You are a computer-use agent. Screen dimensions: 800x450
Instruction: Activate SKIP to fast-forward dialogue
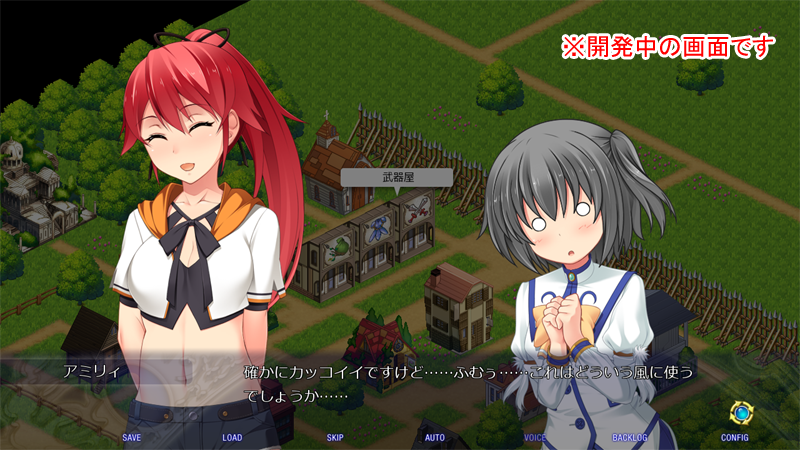pyautogui.click(x=335, y=437)
